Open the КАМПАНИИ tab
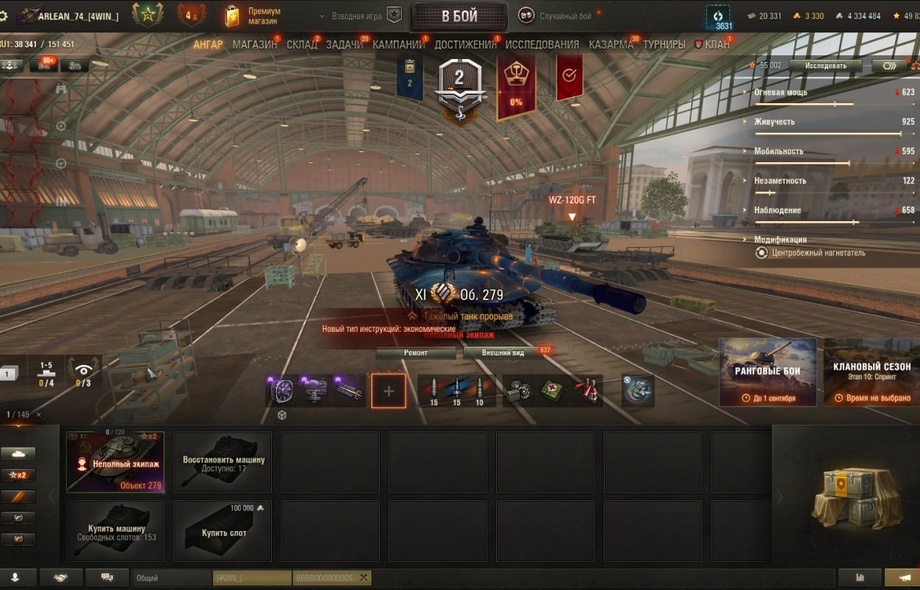The width and height of the screenshot is (920, 590). pos(398,45)
